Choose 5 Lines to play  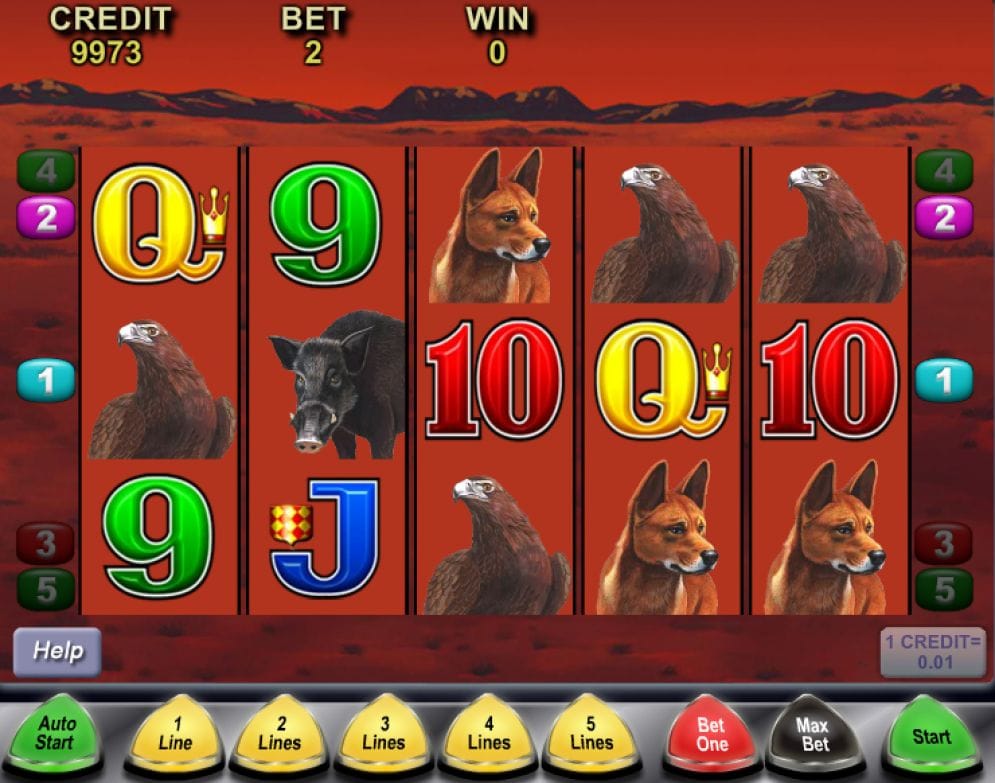591,735
